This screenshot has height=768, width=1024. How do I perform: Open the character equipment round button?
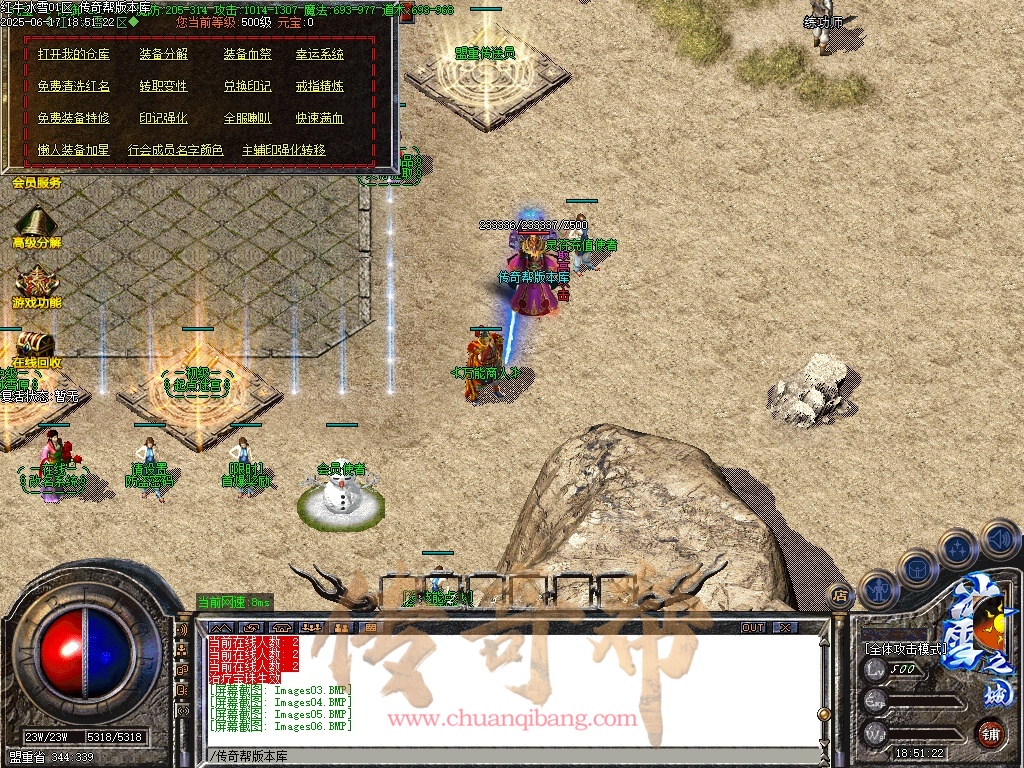877,588
